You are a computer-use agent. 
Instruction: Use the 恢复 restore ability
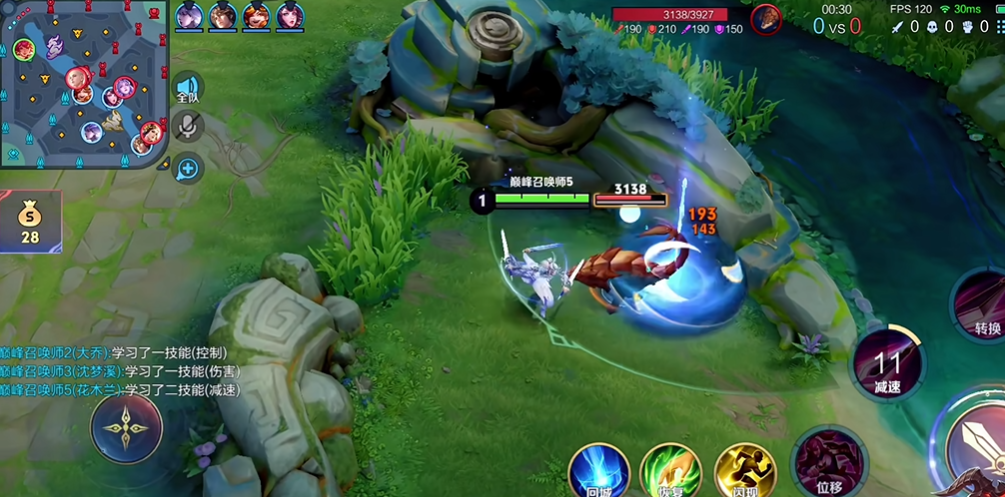pos(671,472)
